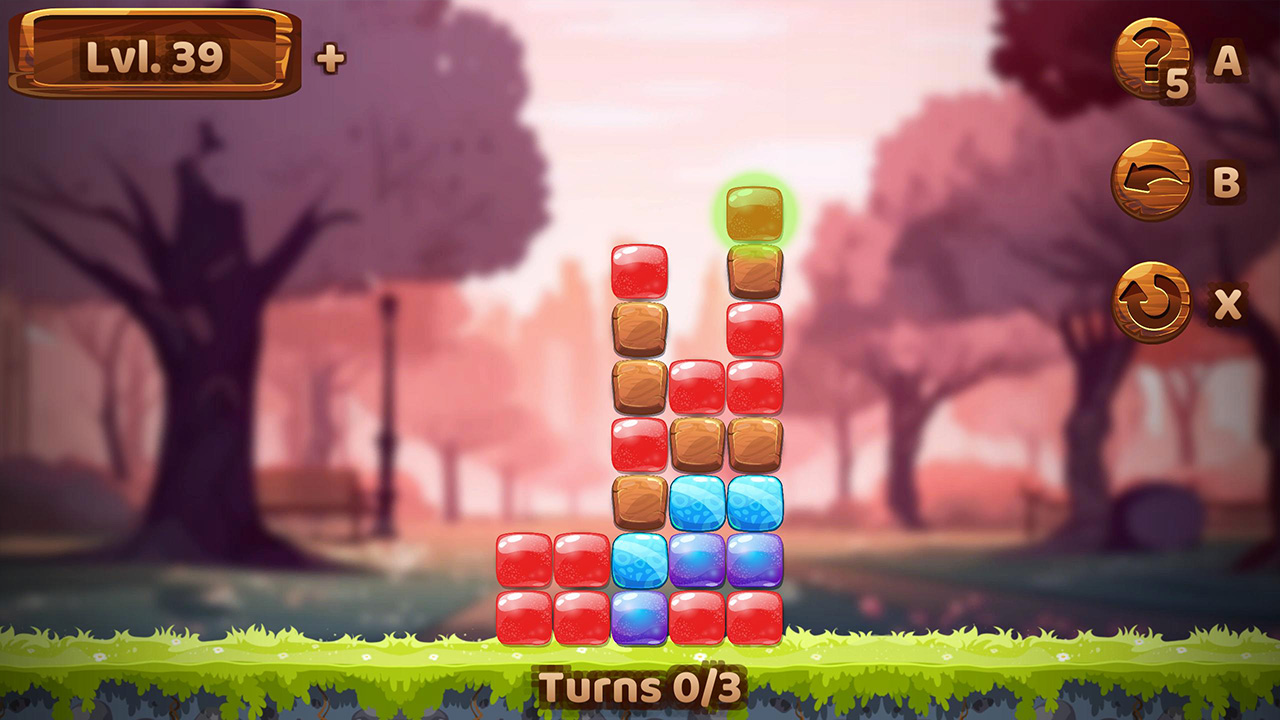This screenshot has width=1280, height=720.
Task: Click the brown block below the green candy
Action: pyautogui.click(x=757, y=272)
